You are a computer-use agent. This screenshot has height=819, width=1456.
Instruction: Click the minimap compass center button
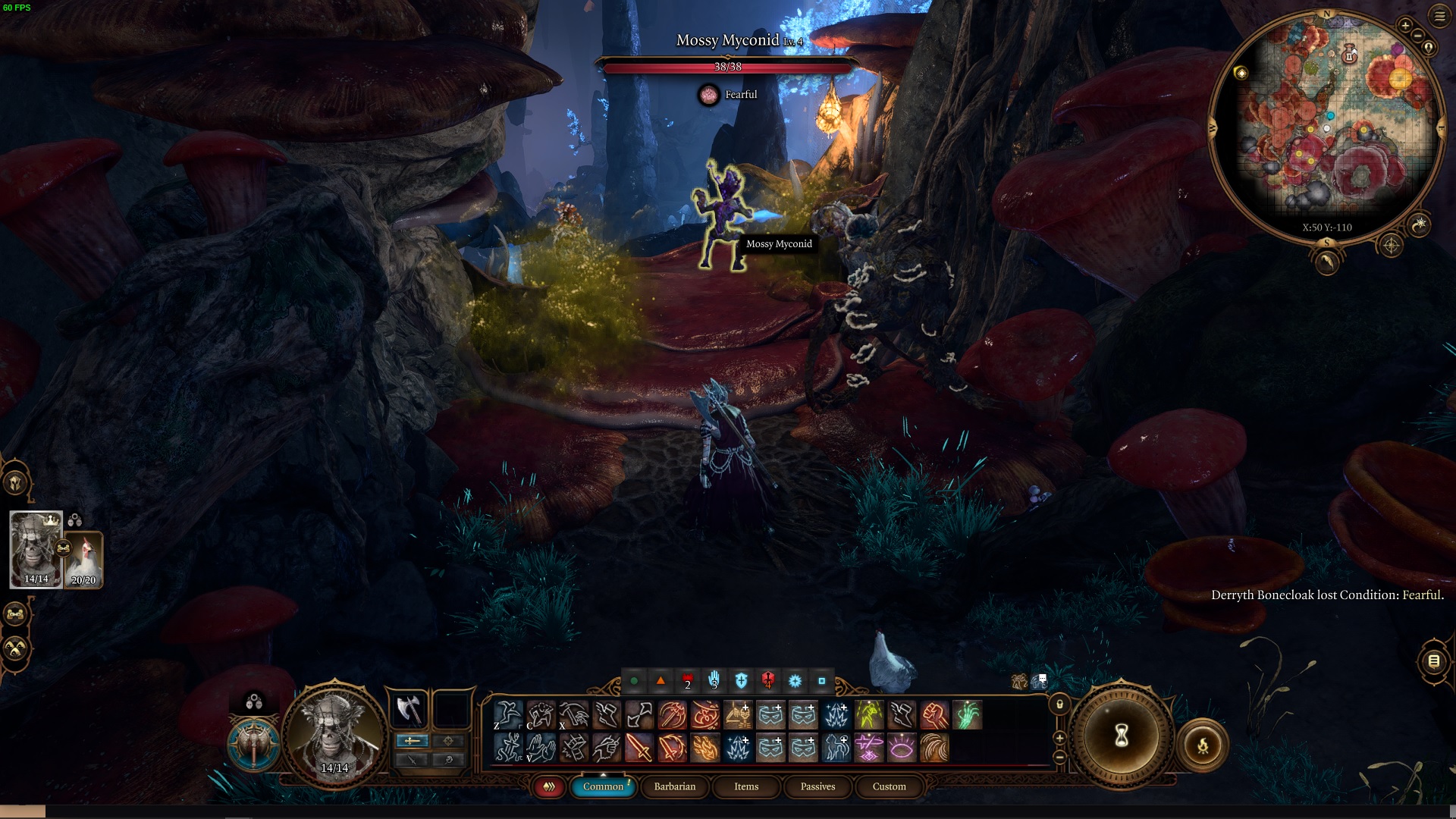[x=1391, y=246]
